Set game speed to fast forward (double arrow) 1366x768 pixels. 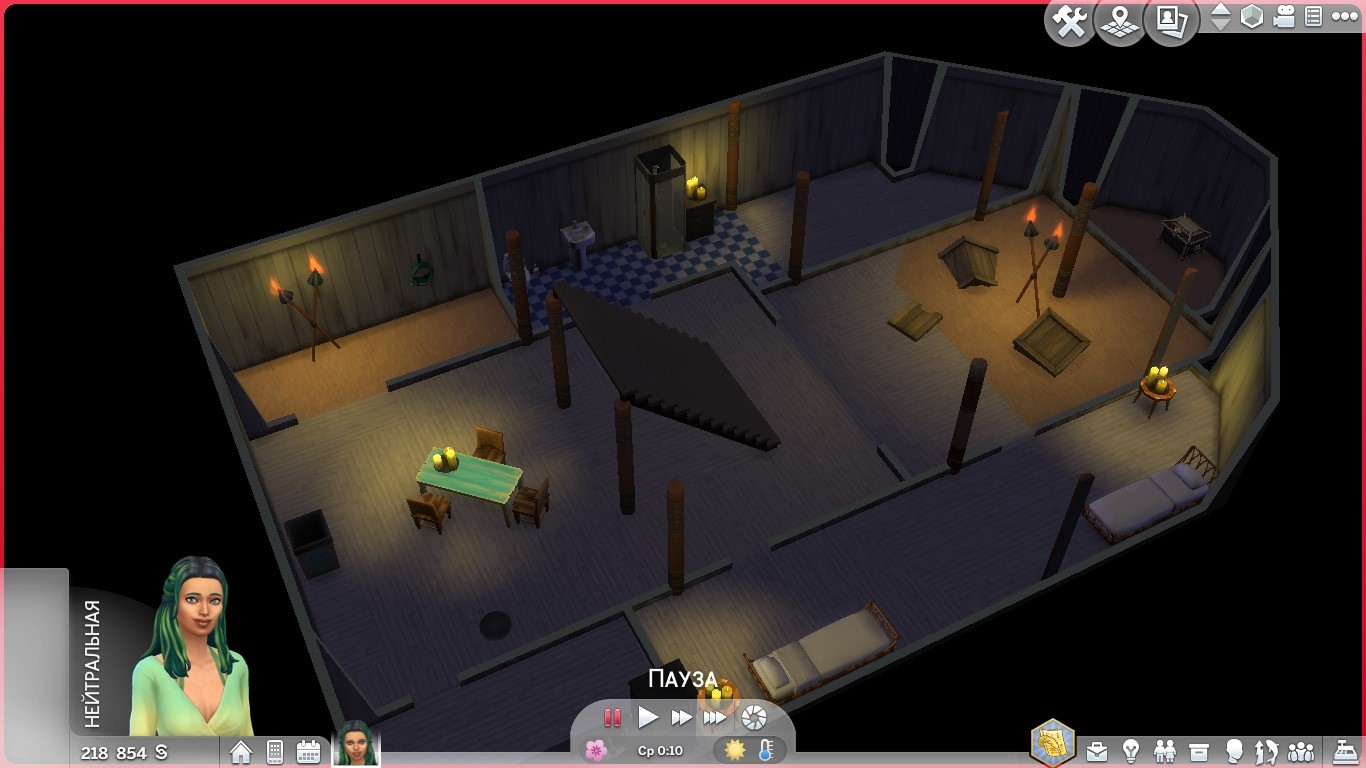(681, 717)
